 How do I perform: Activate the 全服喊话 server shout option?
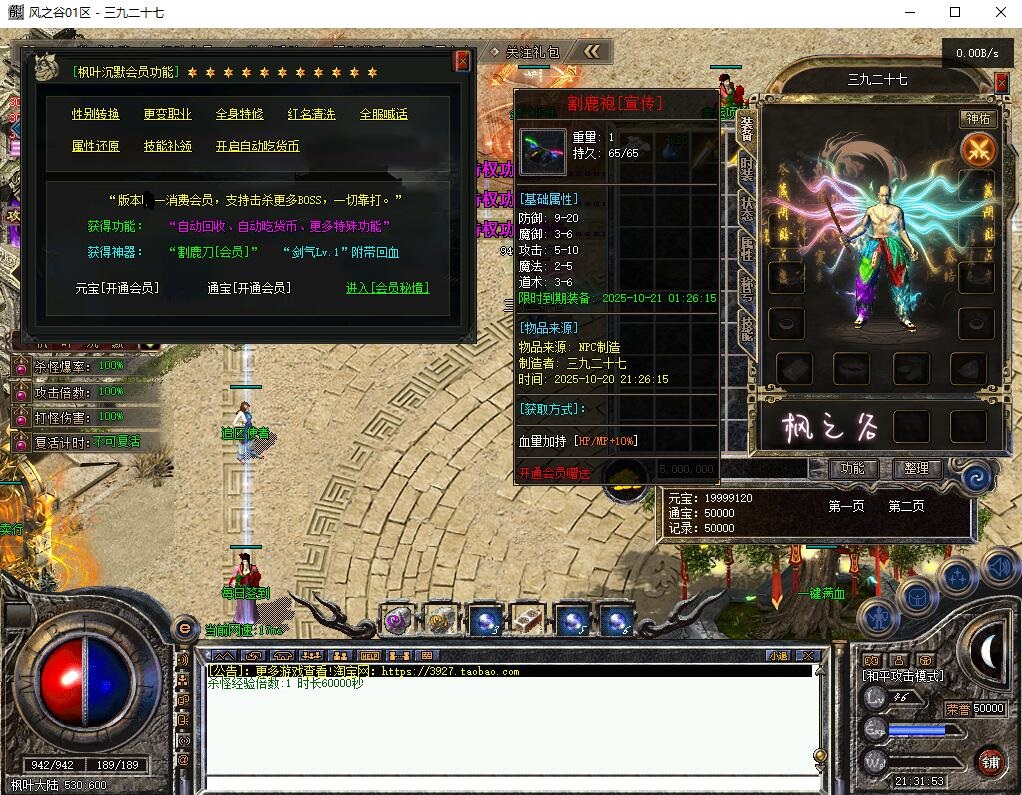[x=384, y=114]
